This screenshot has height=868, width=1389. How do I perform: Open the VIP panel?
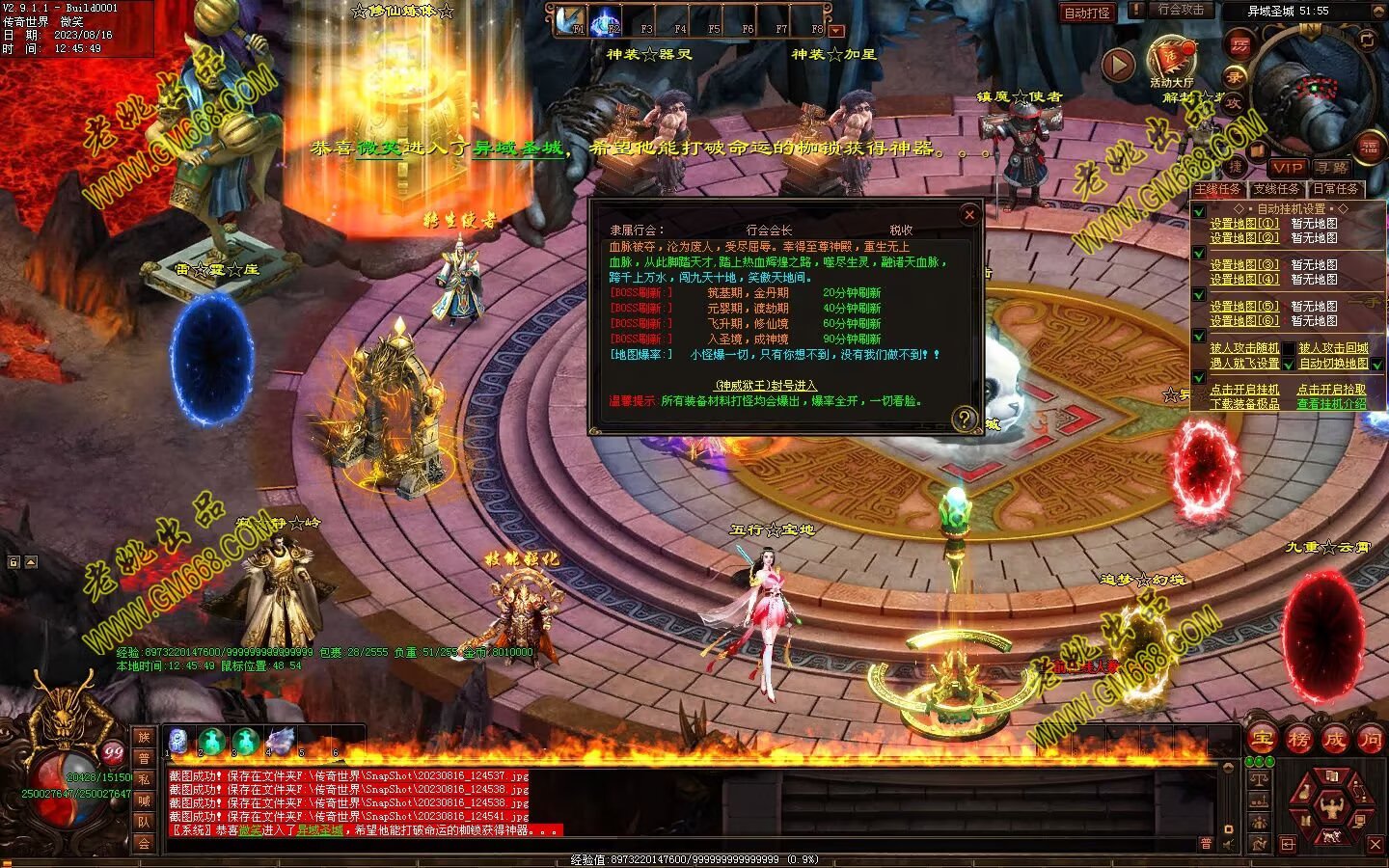point(1287,167)
